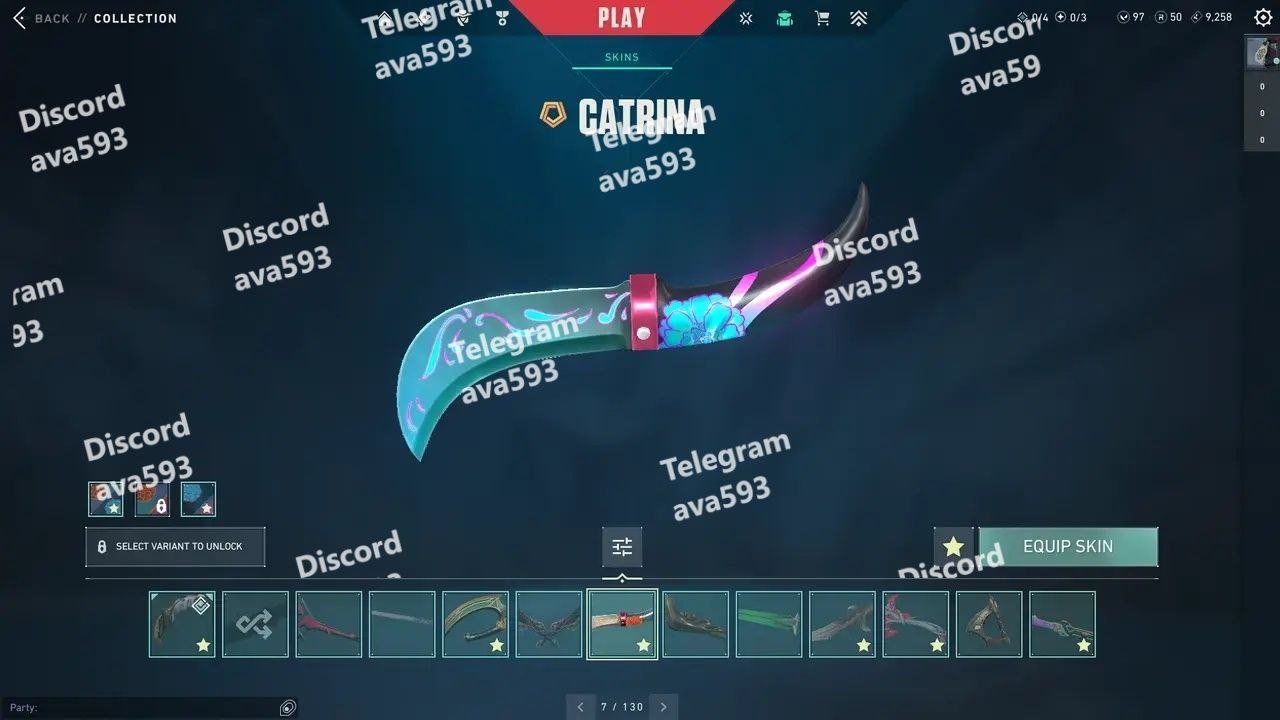This screenshot has width=1280, height=720.
Task: Choose the golden curved sickle skin
Action: (475, 624)
